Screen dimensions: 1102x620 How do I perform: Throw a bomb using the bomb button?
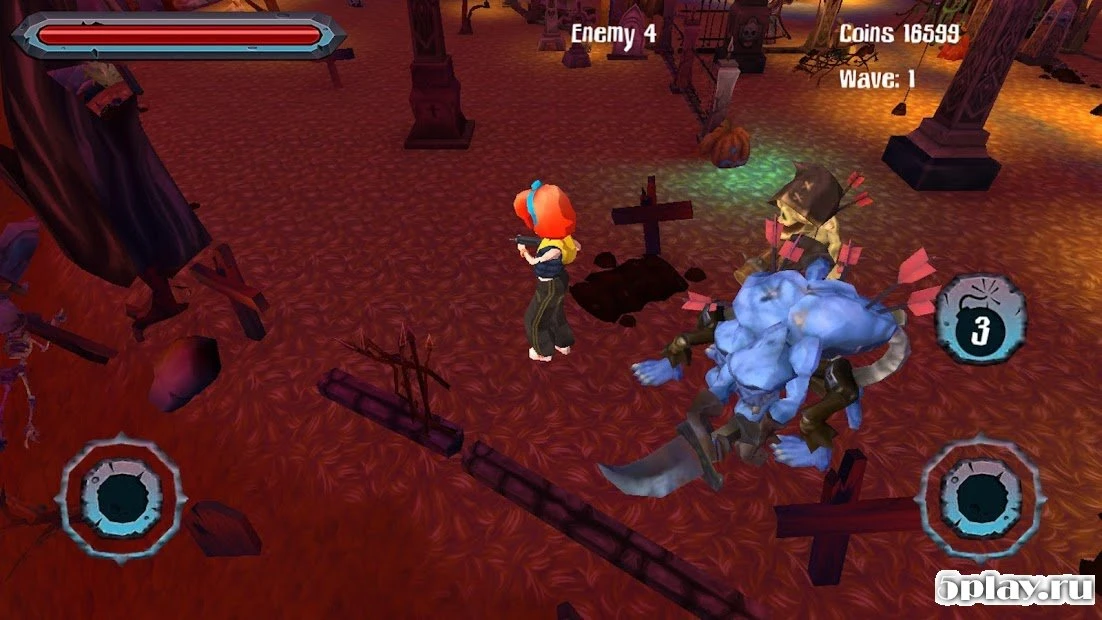coord(979,319)
